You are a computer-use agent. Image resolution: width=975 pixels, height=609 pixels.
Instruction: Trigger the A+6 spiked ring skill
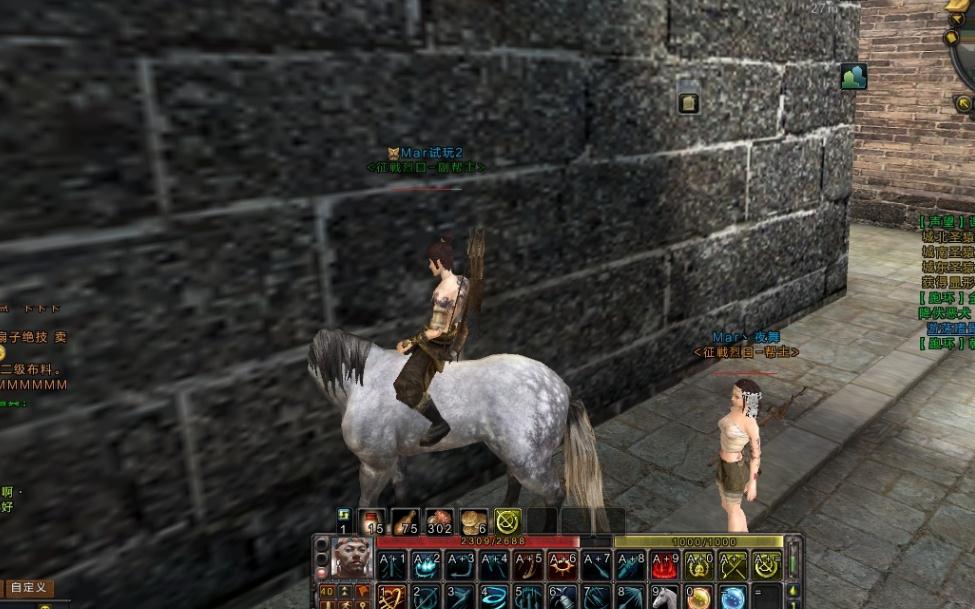562,566
